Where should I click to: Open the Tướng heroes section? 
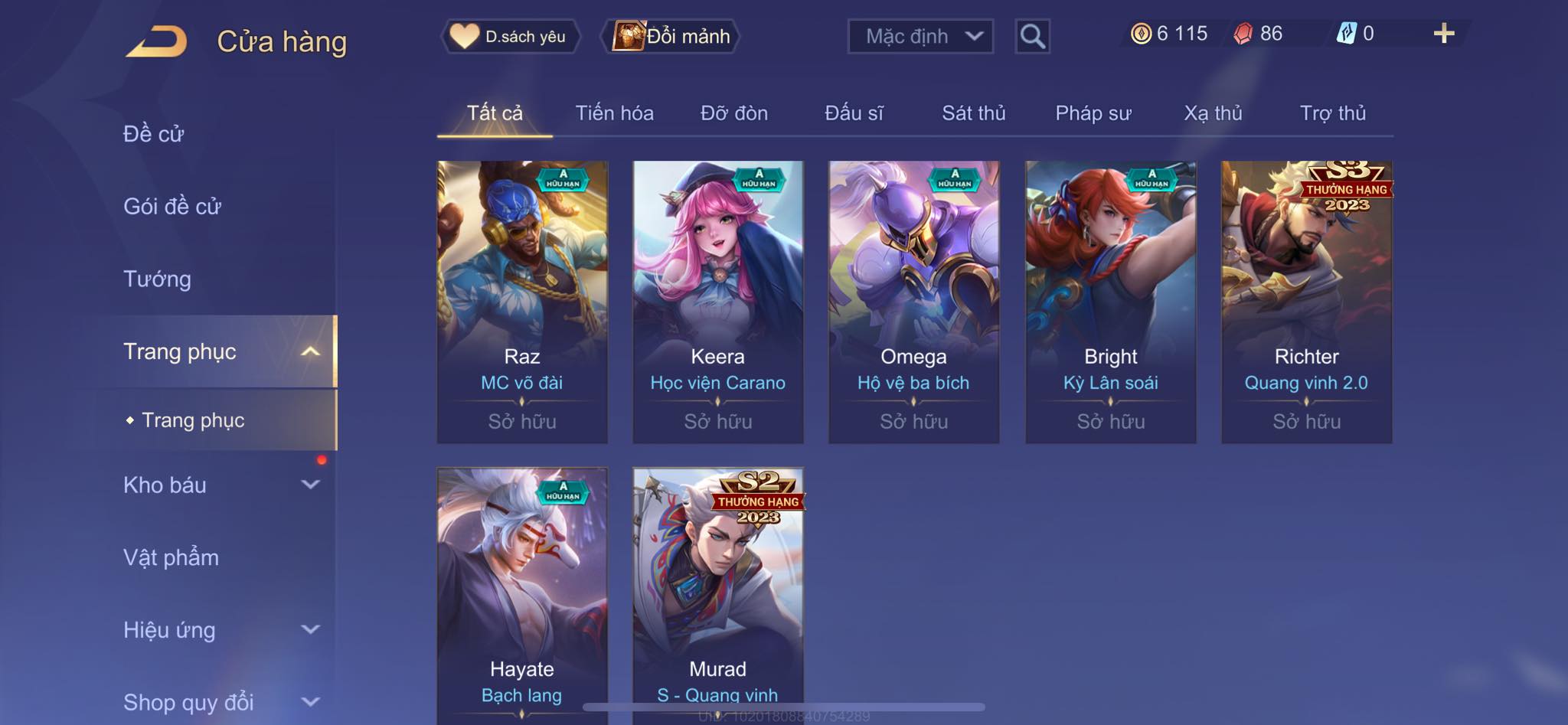coord(157,279)
